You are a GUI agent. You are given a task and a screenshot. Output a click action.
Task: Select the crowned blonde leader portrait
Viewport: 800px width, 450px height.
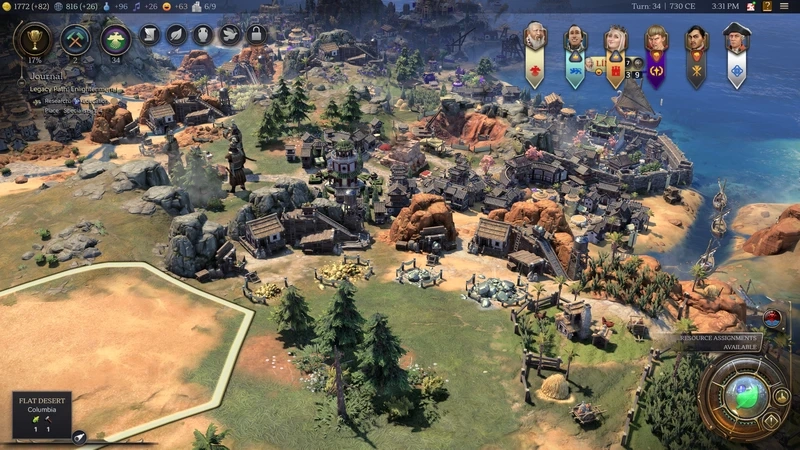615,40
